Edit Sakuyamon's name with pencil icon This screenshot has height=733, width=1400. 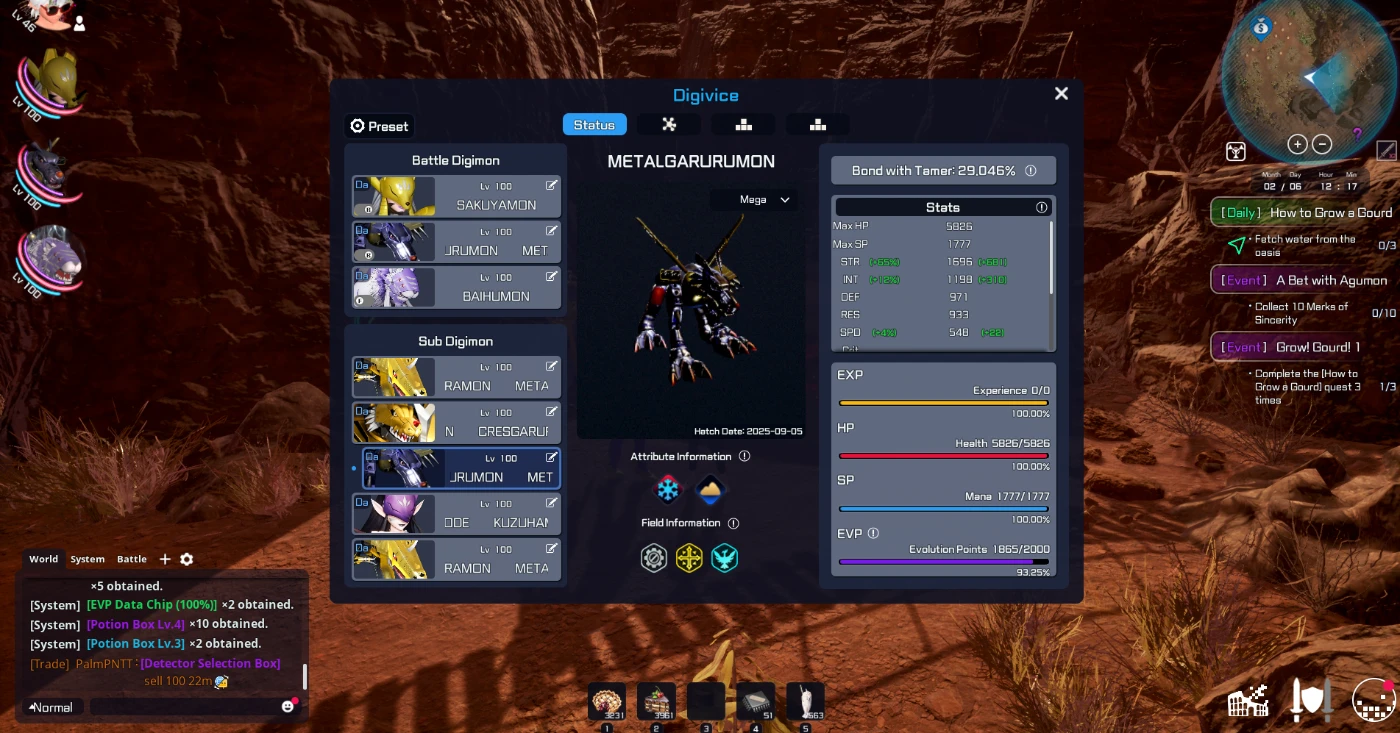click(551, 185)
